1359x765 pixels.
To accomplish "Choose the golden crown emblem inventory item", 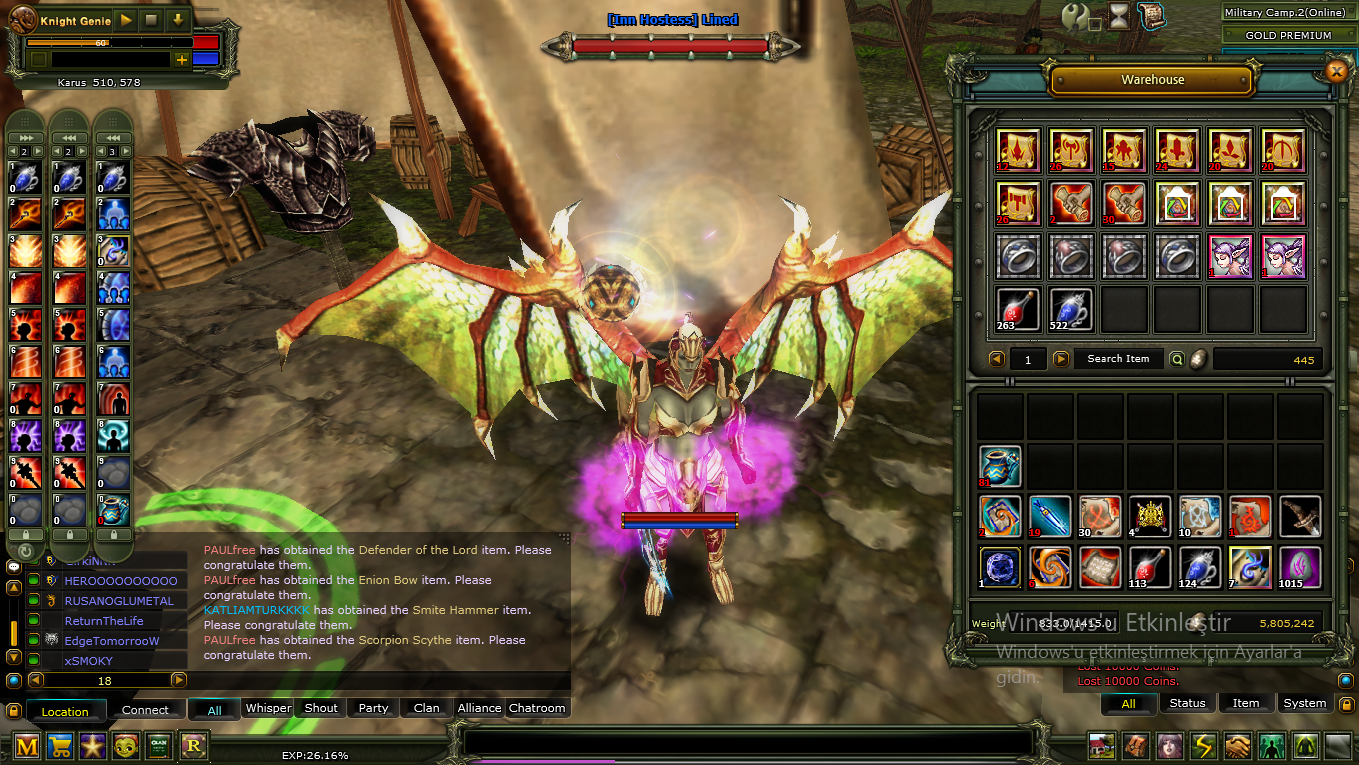I will pyautogui.click(x=1150, y=517).
